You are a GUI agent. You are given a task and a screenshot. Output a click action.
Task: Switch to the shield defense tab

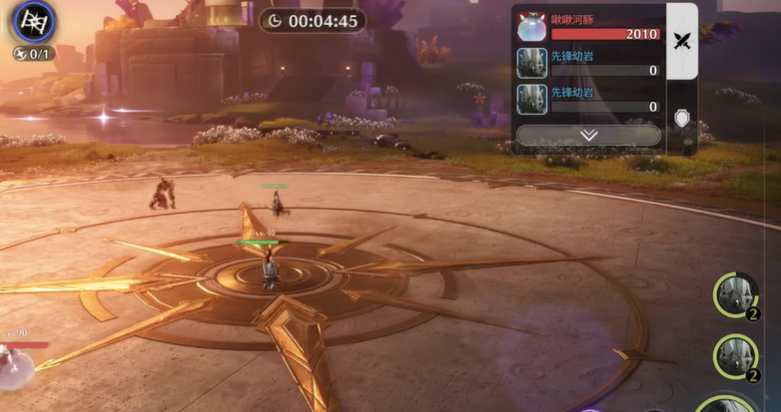pos(682,119)
